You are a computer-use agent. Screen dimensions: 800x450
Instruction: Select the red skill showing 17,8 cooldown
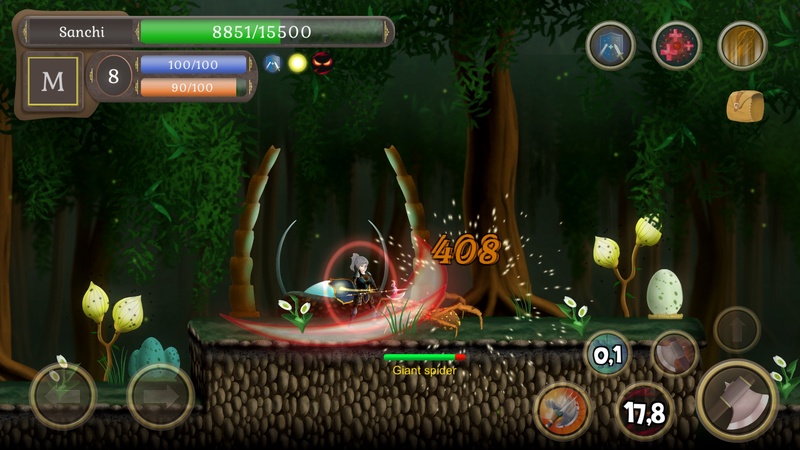(644, 411)
